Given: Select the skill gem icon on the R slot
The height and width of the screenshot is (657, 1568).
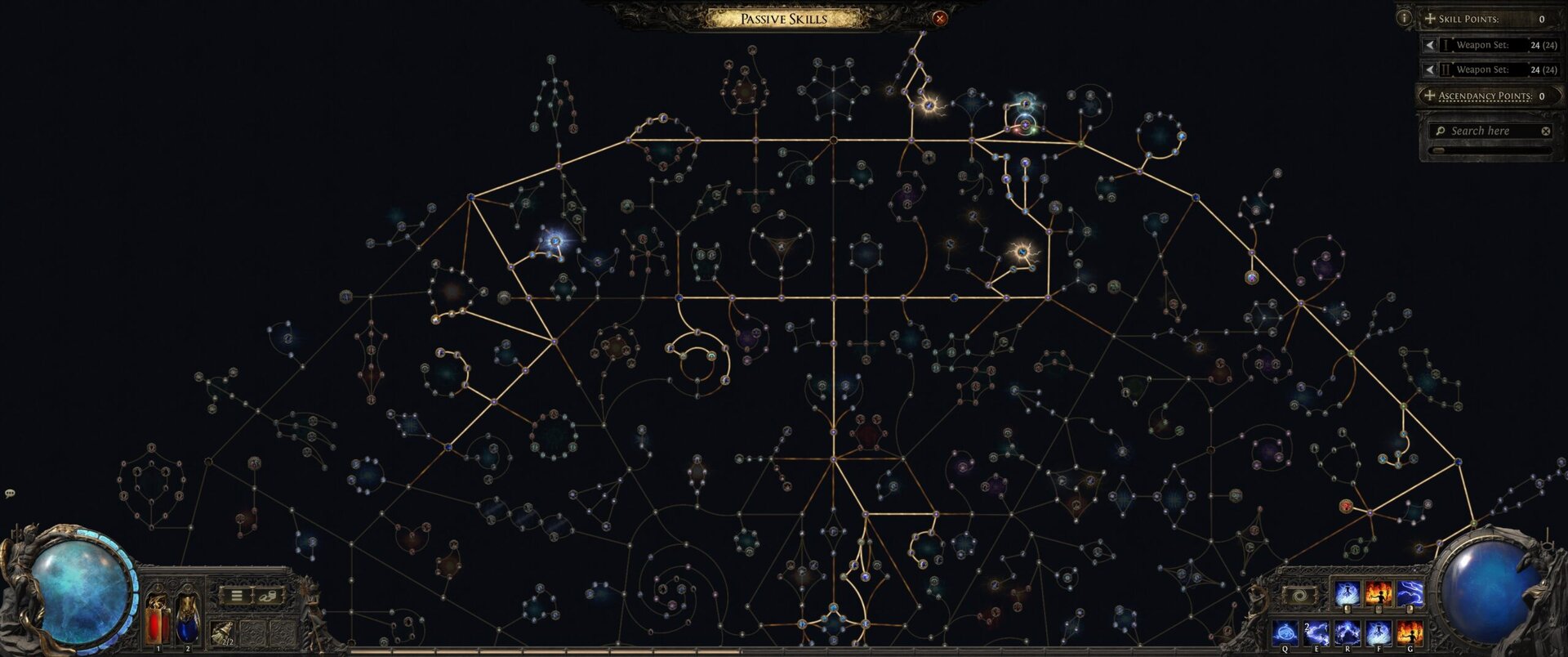Looking at the screenshot, I should (x=1348, y=633).
